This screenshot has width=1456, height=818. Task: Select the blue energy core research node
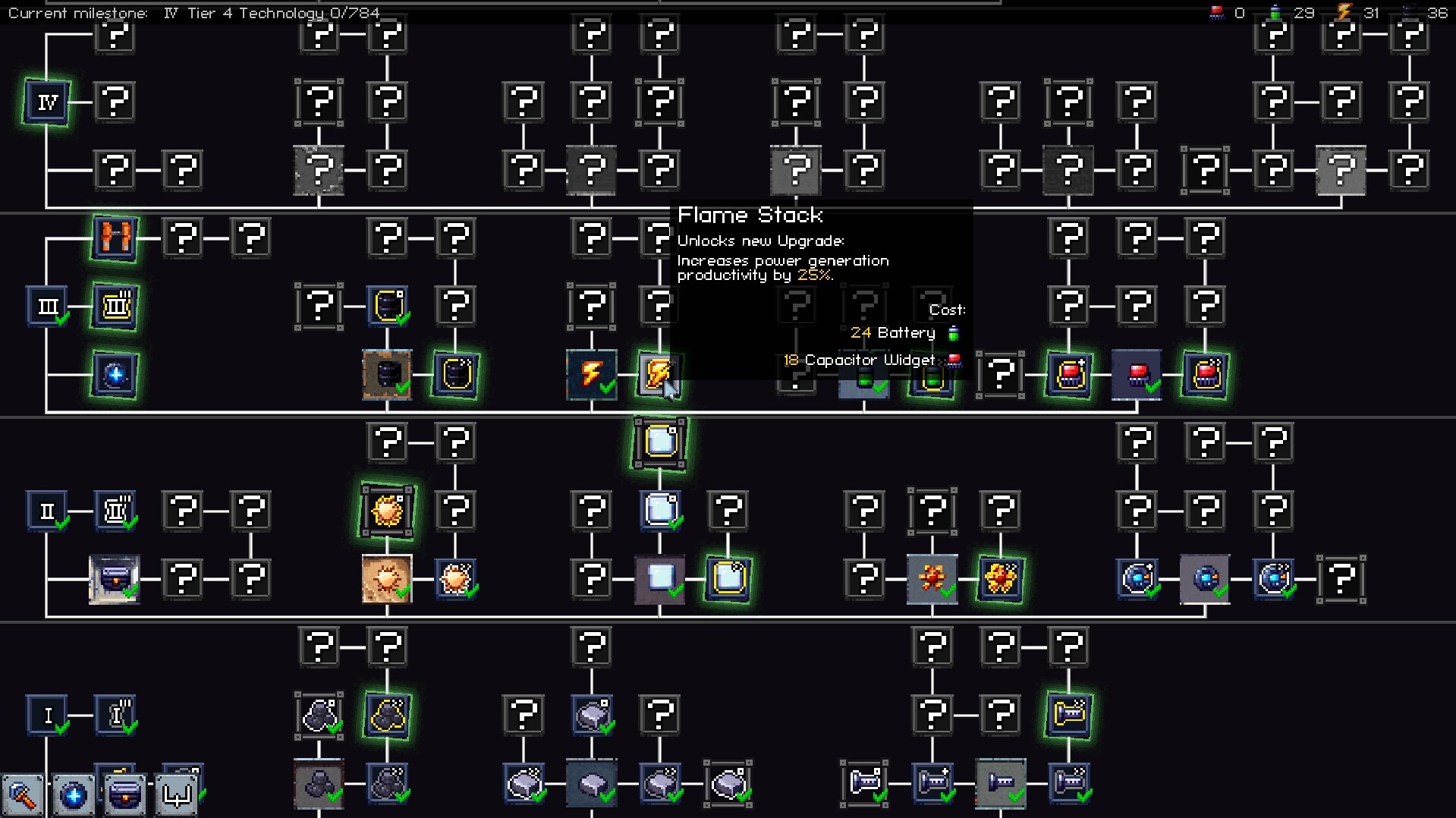114,376
